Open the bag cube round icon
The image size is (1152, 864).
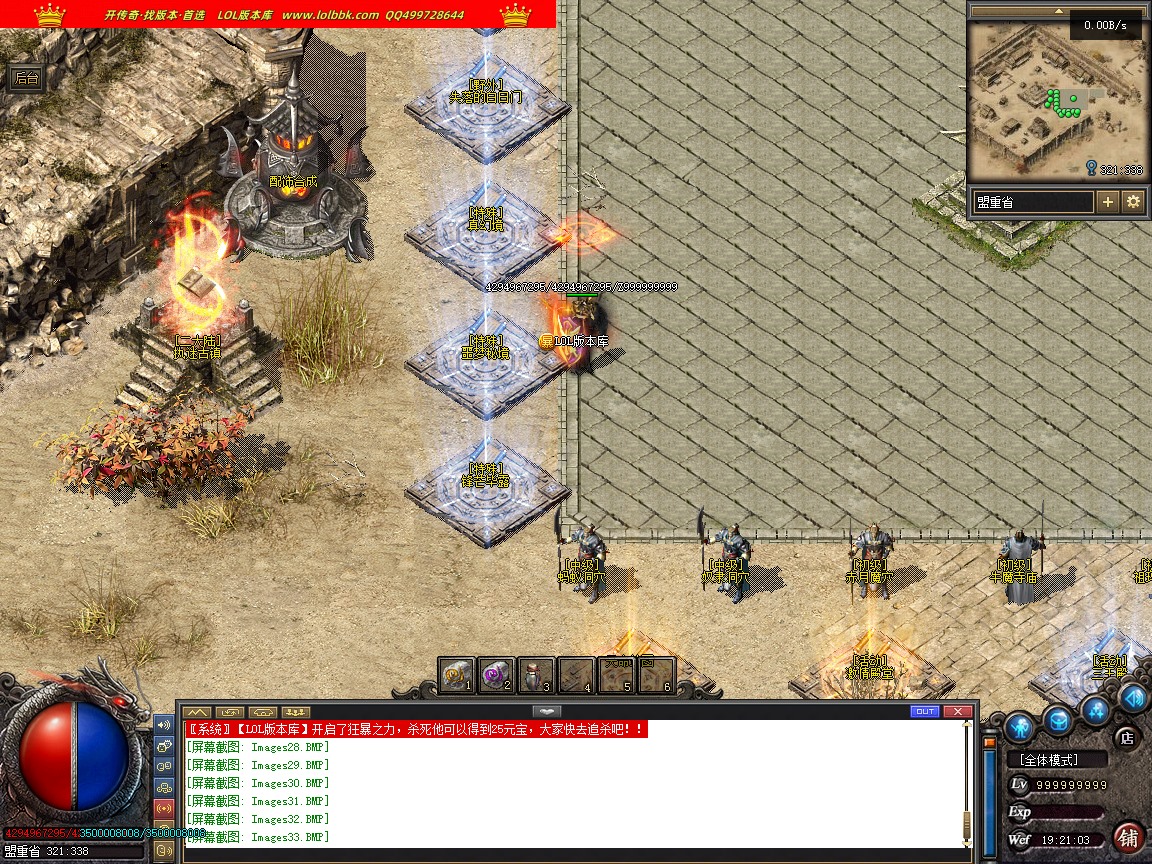pyautogui.click(x=1058, y=718)
